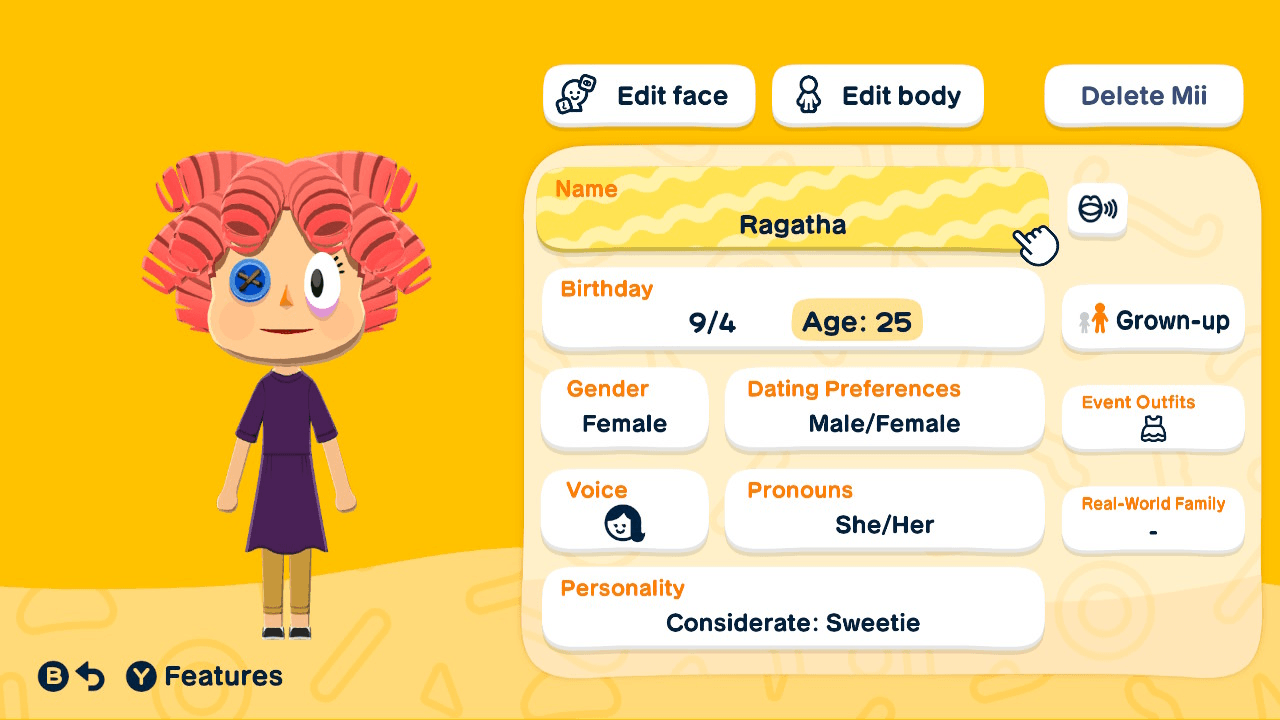Click the Age: 25 badge
The image size is (1280, 720).
pyautogui.click(x=856, y=321)
